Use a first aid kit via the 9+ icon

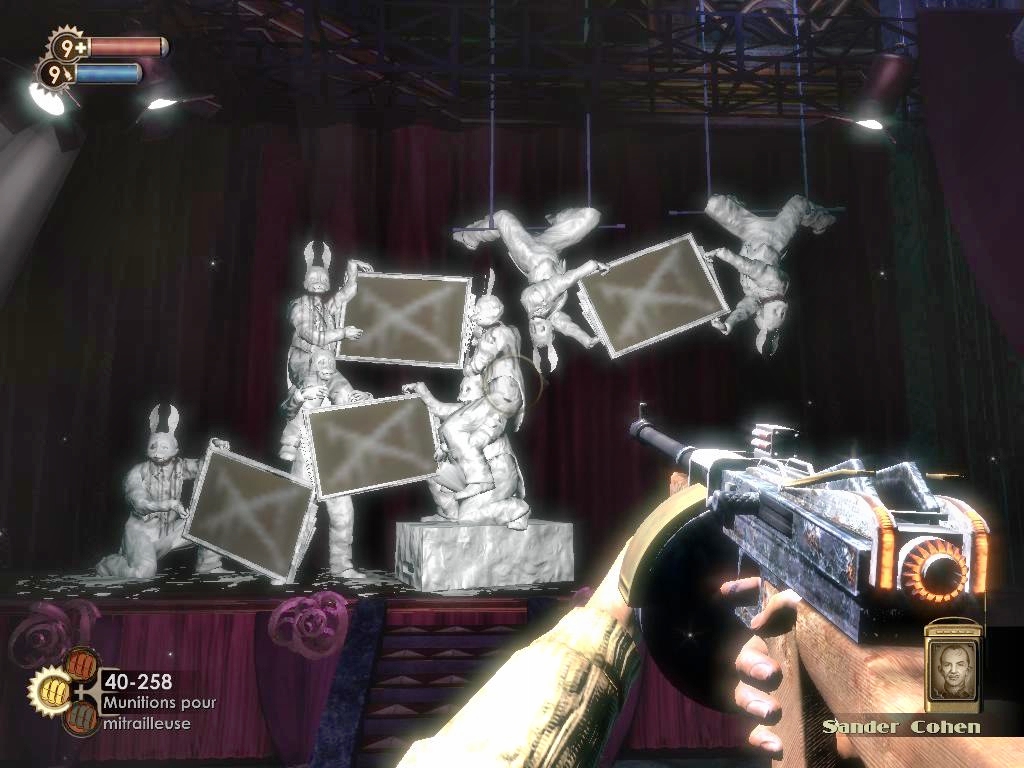pyautogui.click(x=68, y=46)
